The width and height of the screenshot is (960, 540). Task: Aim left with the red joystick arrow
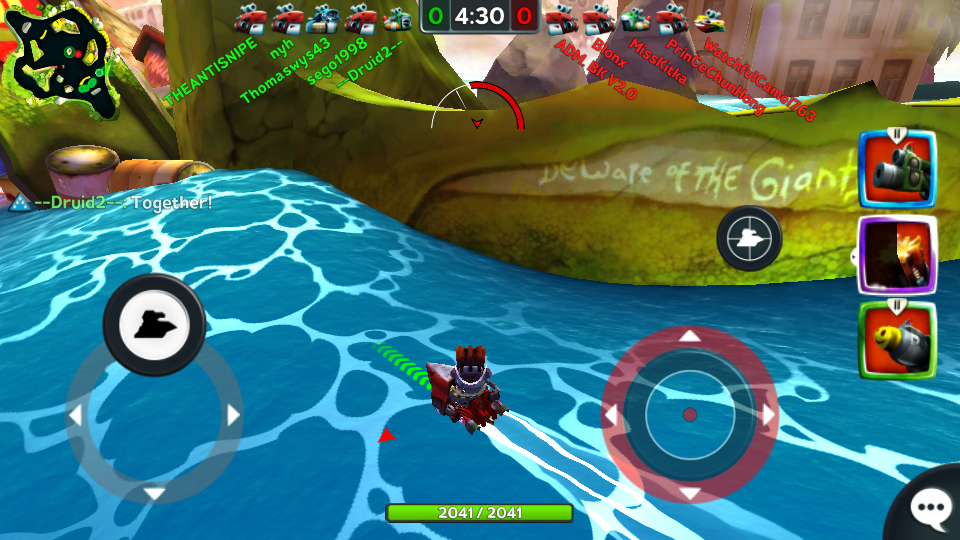pyautogui.click(x=611, y=416)
